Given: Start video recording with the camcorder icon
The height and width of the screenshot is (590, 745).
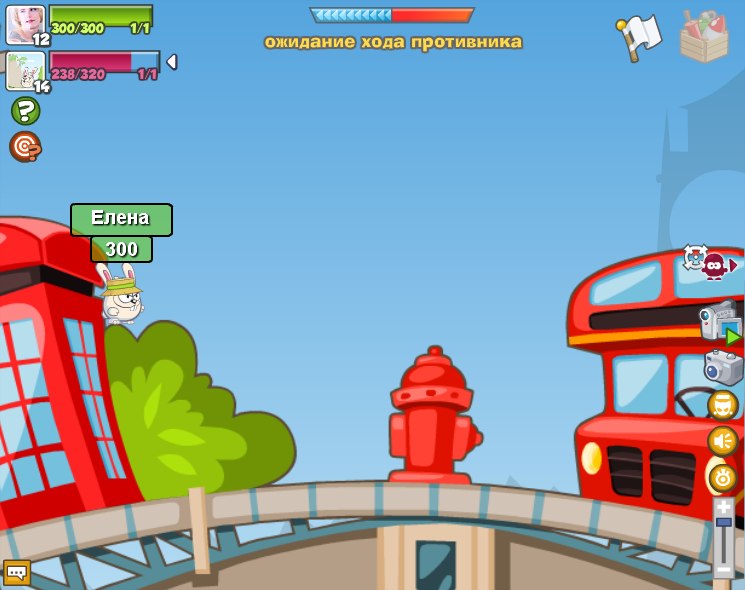Looking at the screenshot, I should coord(720,322).
